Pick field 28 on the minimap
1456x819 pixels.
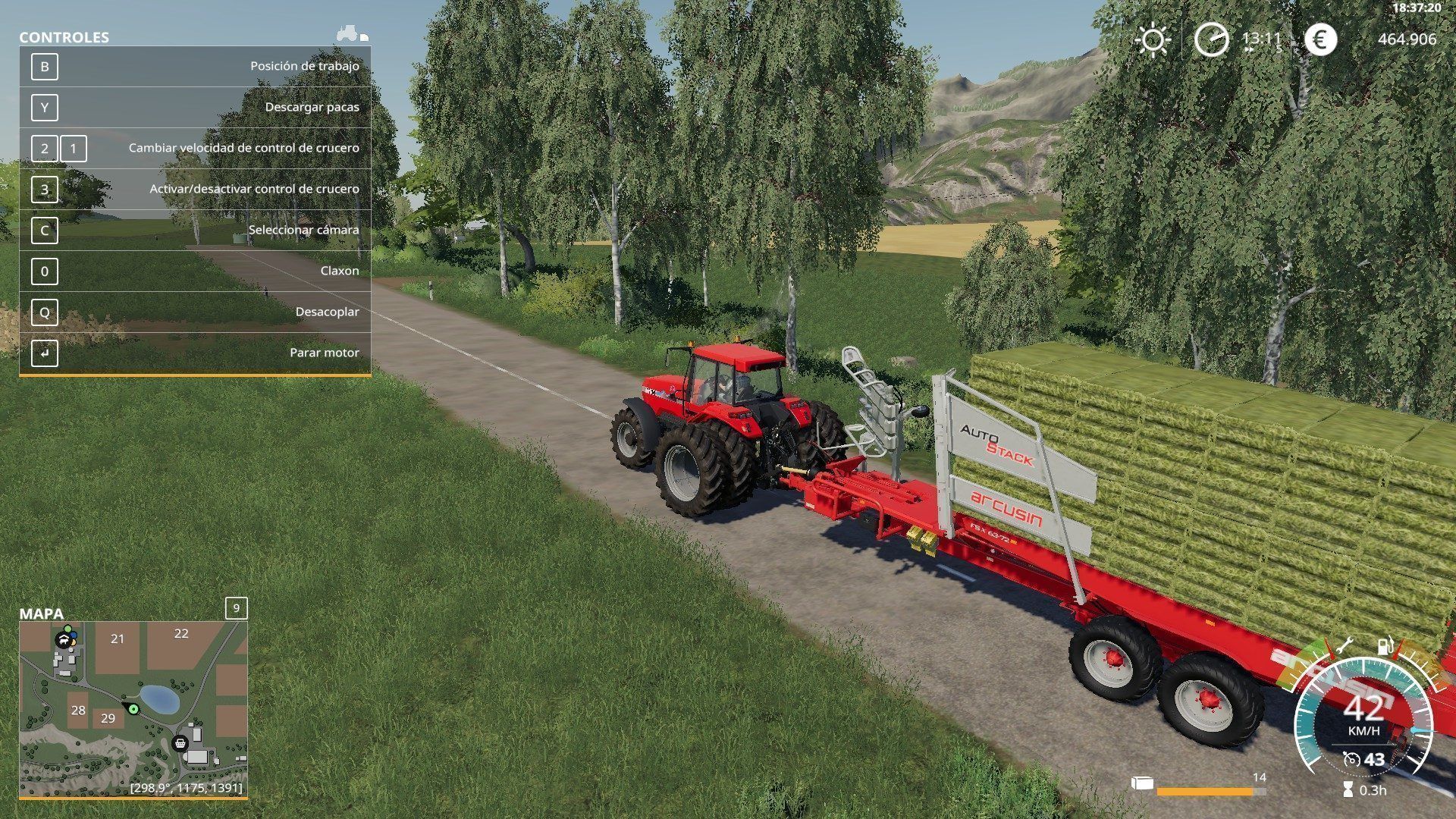[78, 711]
